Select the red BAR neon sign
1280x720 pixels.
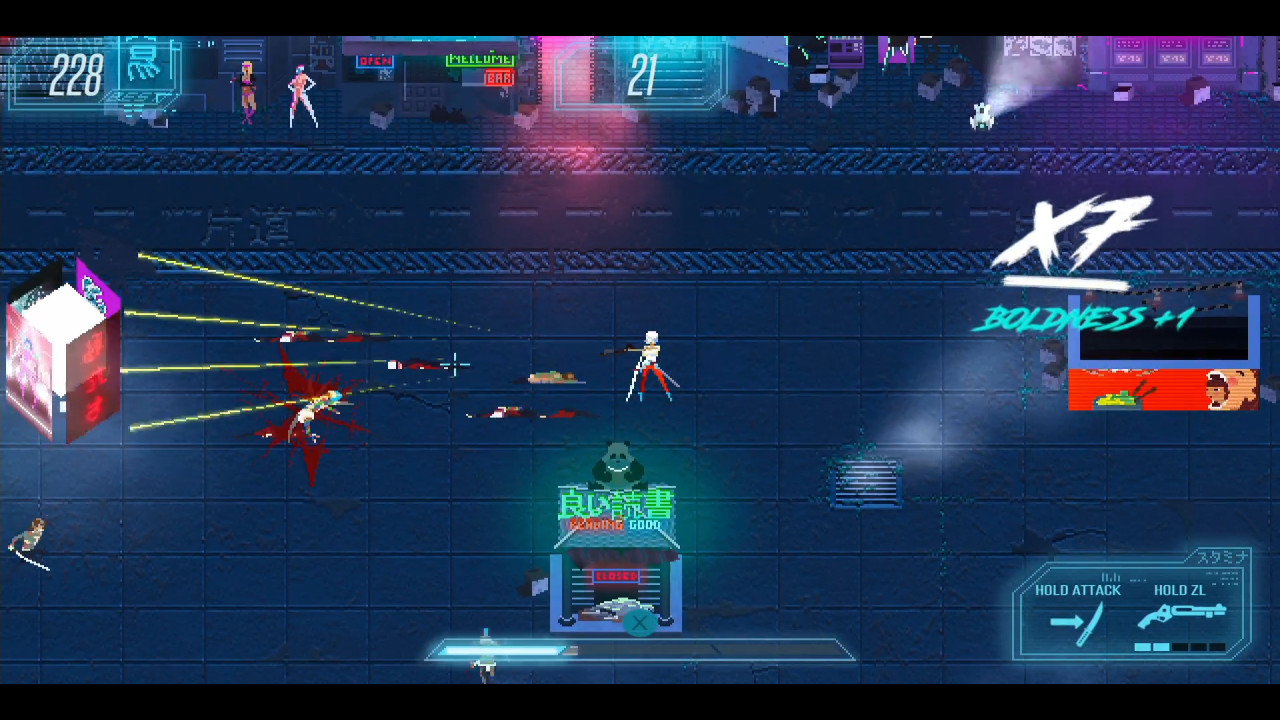pos(498,77)
